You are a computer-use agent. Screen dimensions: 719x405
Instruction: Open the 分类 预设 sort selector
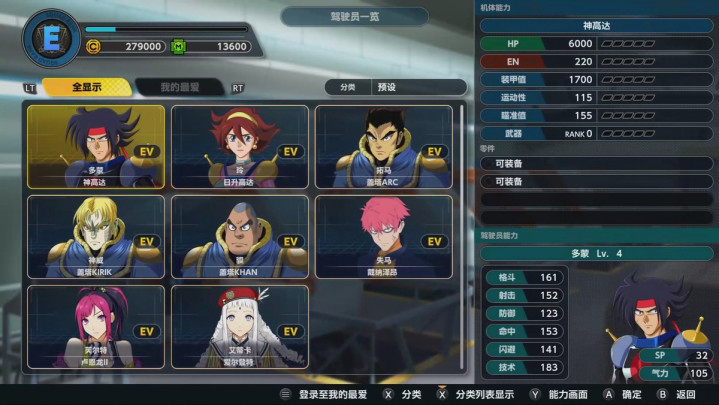pos(396,87)
